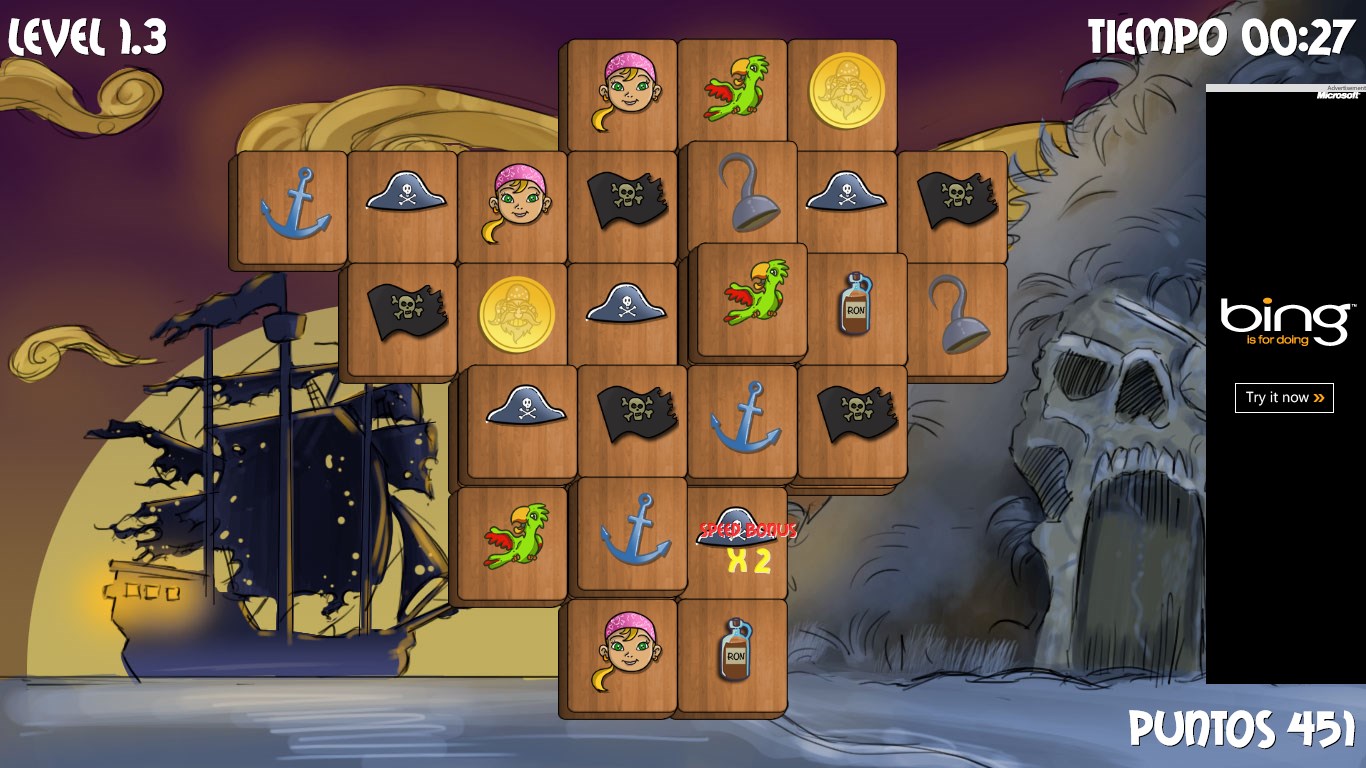
Task: Open the Bing logo in the advertisement
Action: 1284,322
